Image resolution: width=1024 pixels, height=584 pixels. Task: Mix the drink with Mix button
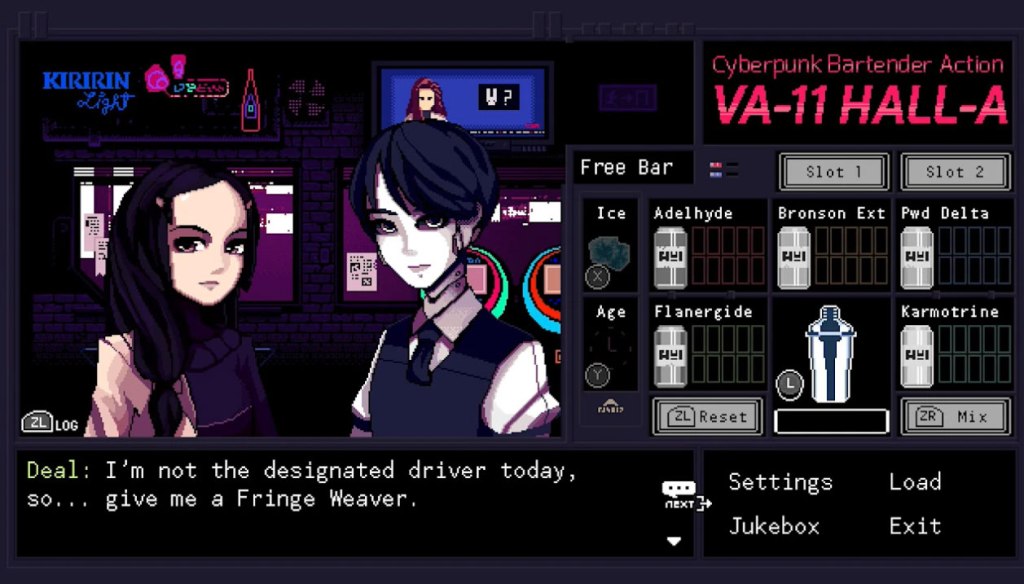954,416
